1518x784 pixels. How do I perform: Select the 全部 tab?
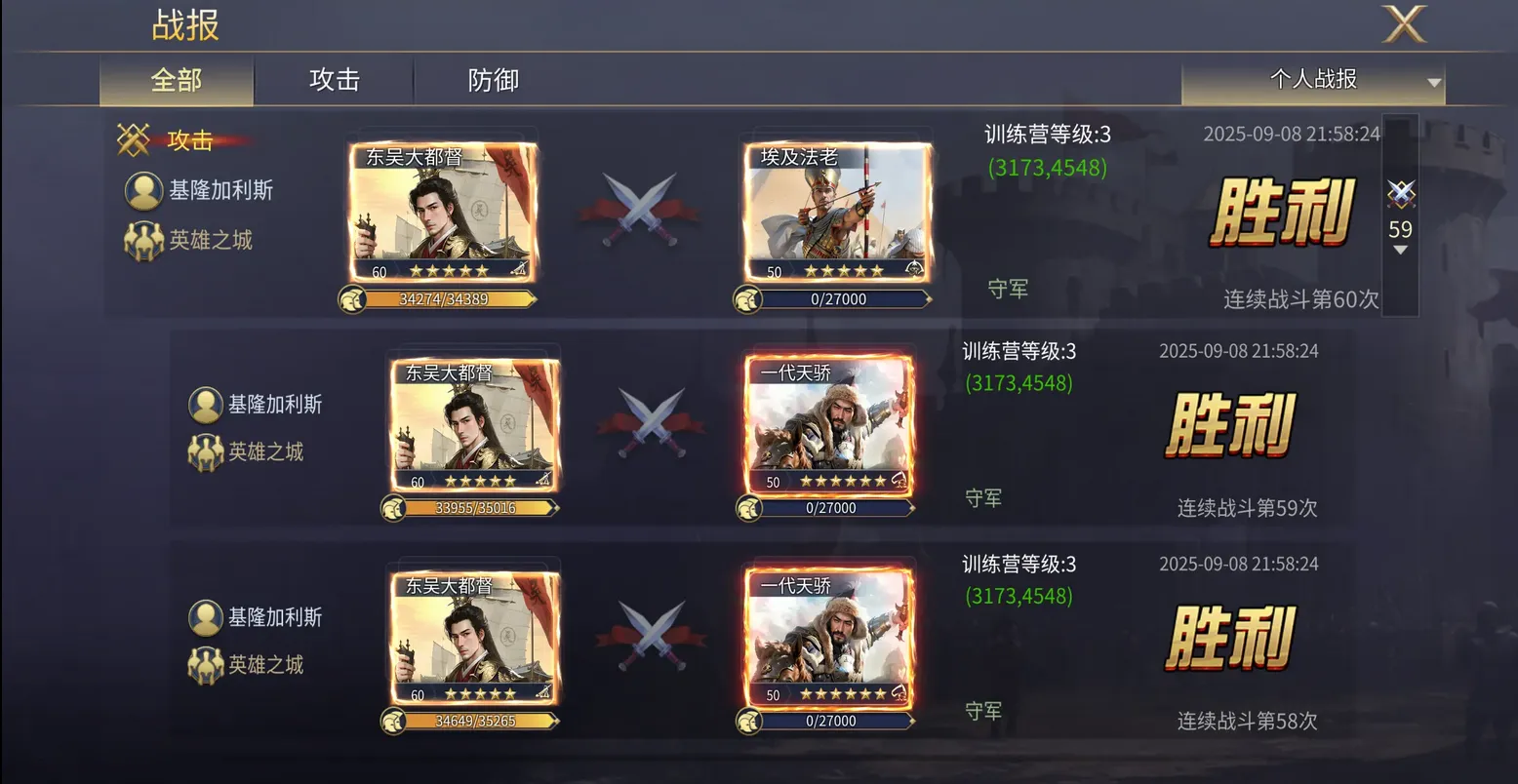(x=176, y=80)
